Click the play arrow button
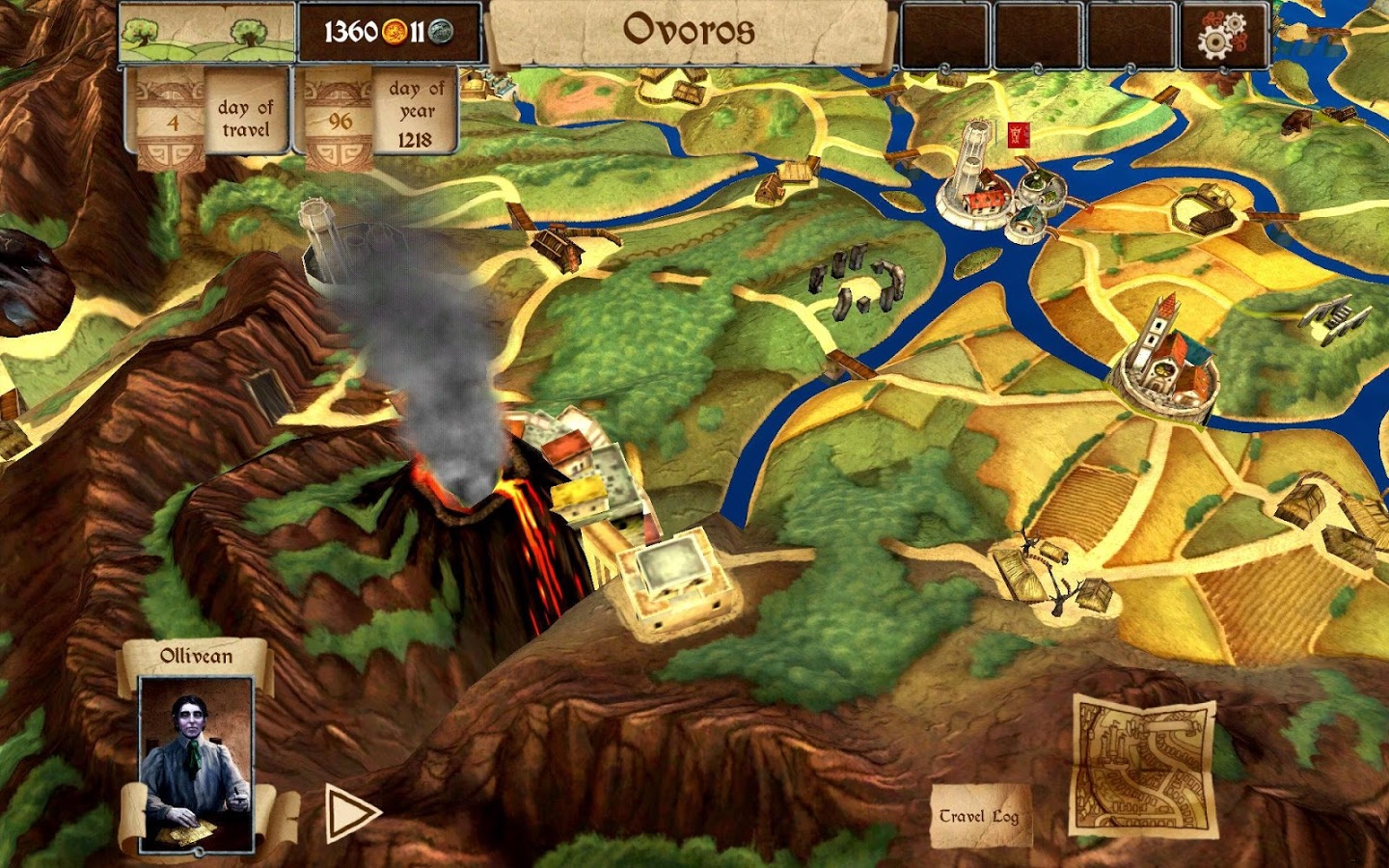This screenshot has width=1389, height=868. click(350, 813)
